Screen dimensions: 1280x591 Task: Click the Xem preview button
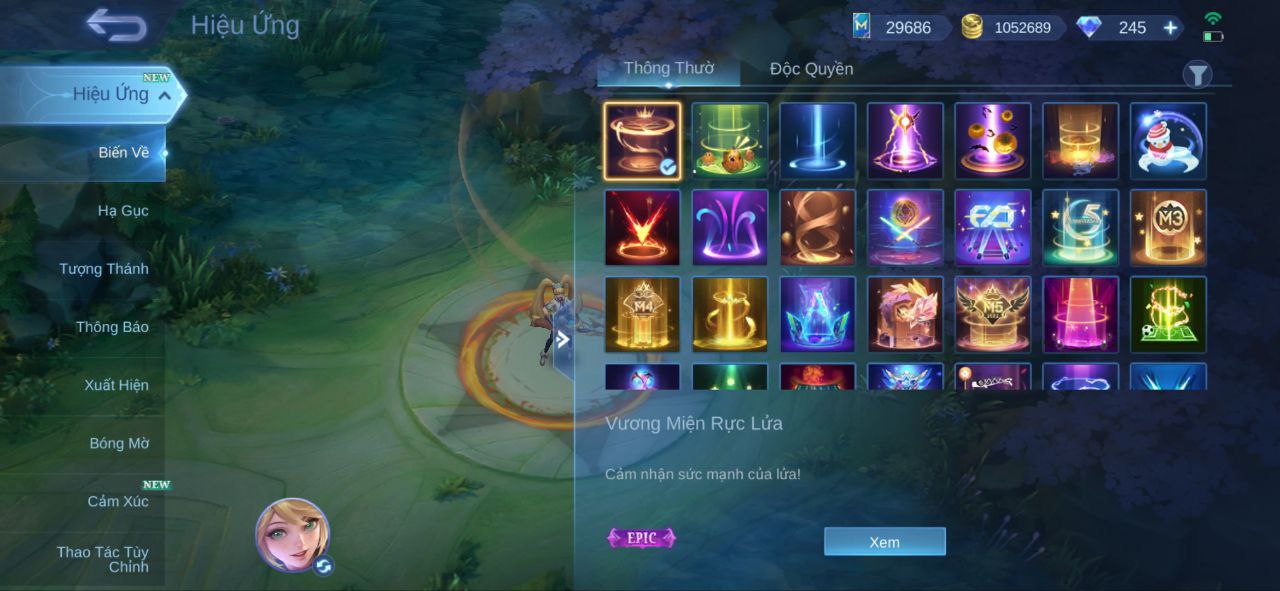point(884,542)
